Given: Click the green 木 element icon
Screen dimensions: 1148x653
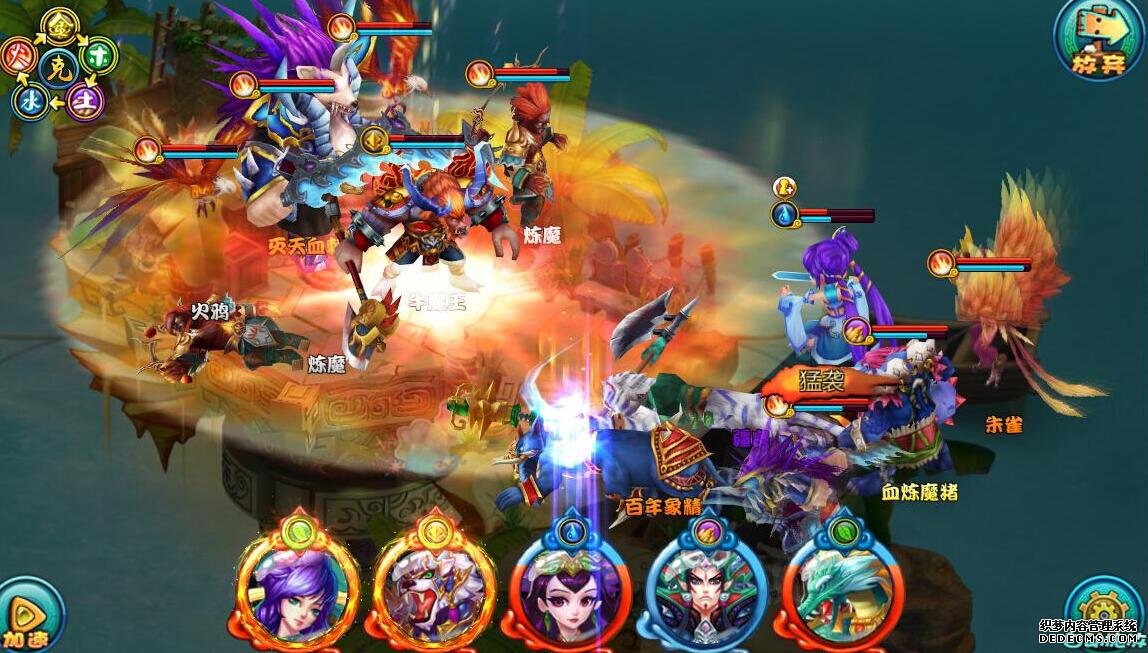Looking at the screenshot, I should pos(99,53).
